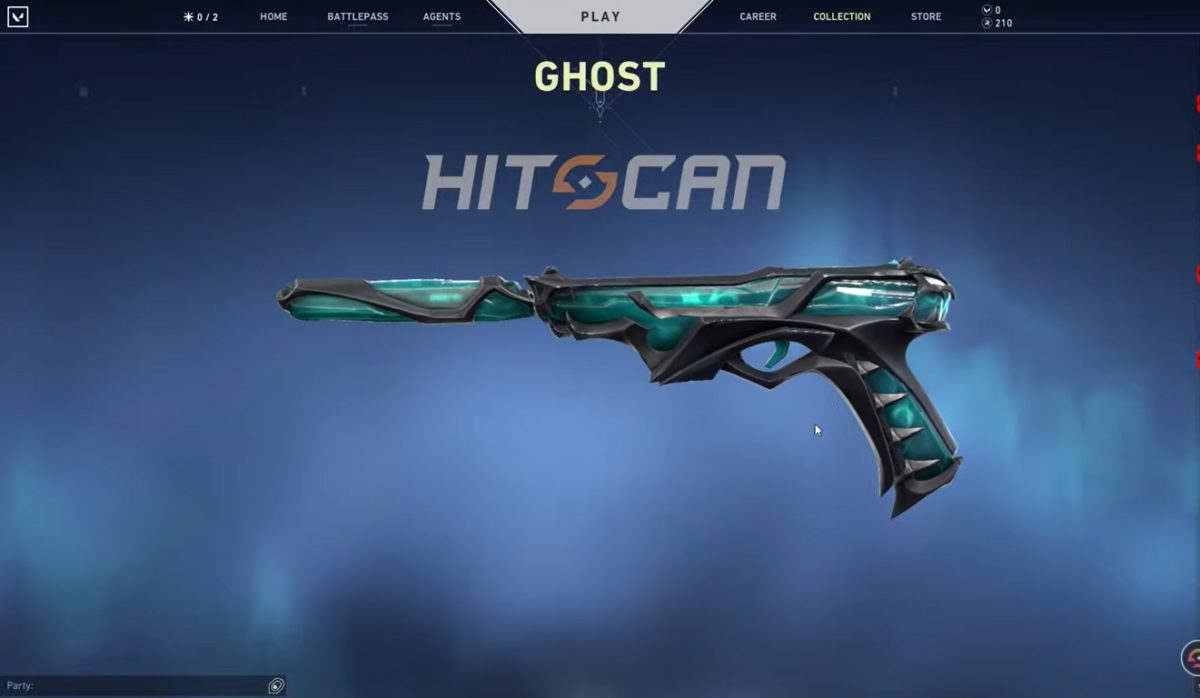Open the chat bubble icon
The image size is (1200, 698).
pyautogui.click(x=276, y=686)
